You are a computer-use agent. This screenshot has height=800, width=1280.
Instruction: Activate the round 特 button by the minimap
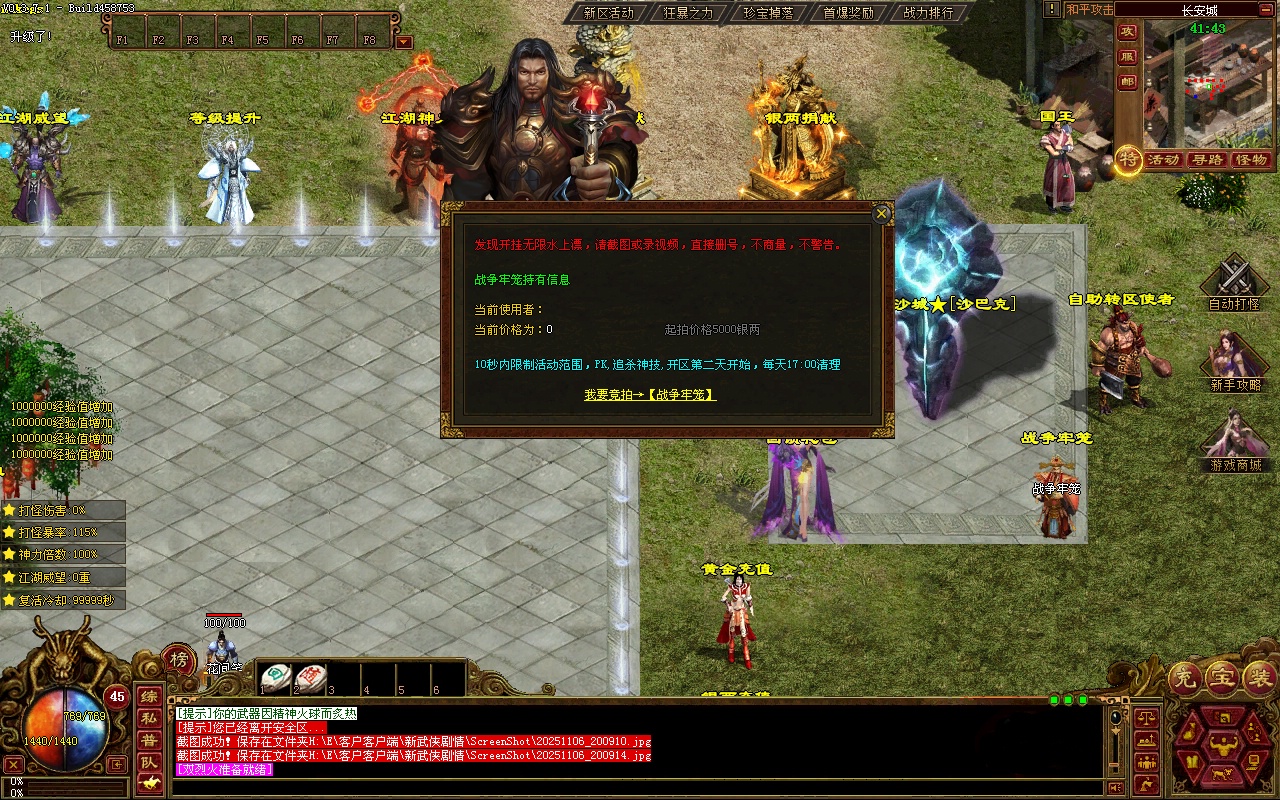pos(1128,159)
